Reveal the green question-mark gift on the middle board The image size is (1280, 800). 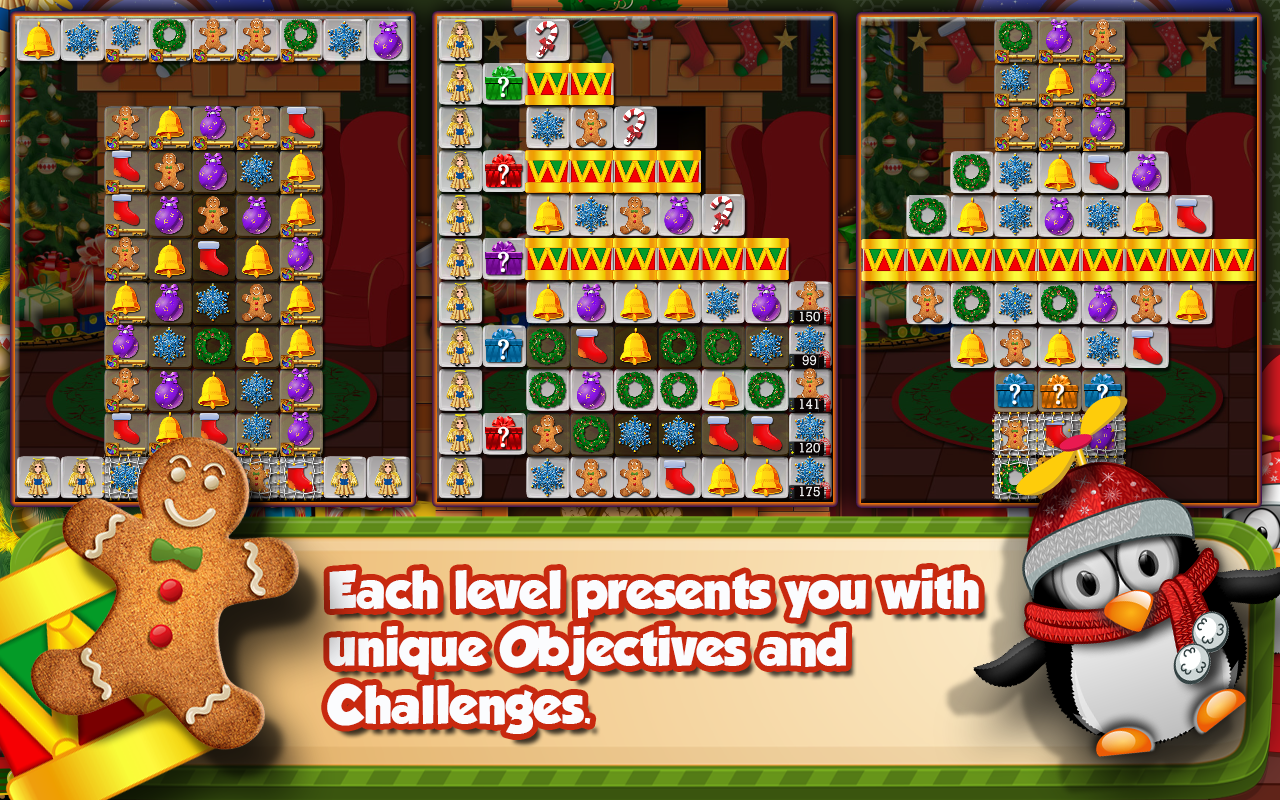click(503, 83)
